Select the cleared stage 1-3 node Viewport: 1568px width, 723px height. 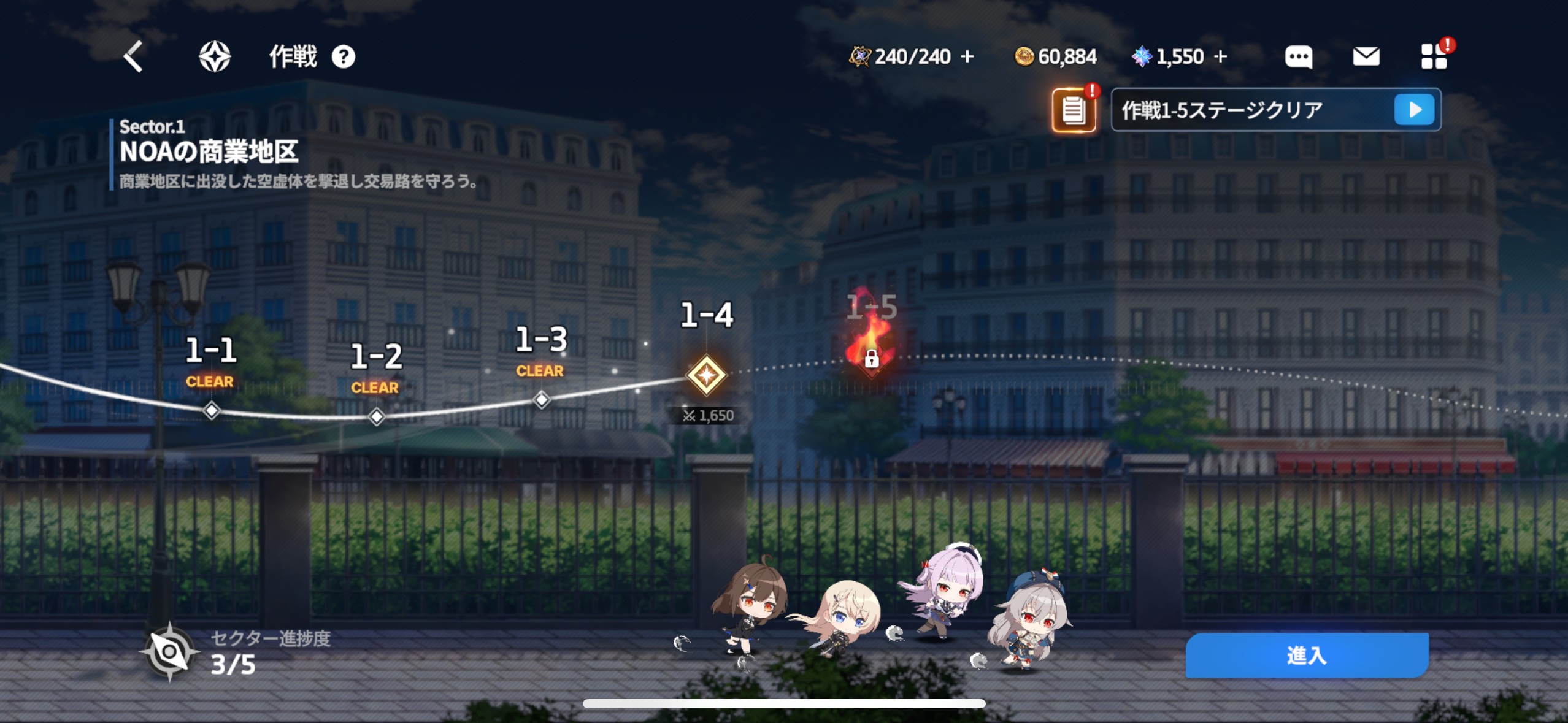click(541, 400)
